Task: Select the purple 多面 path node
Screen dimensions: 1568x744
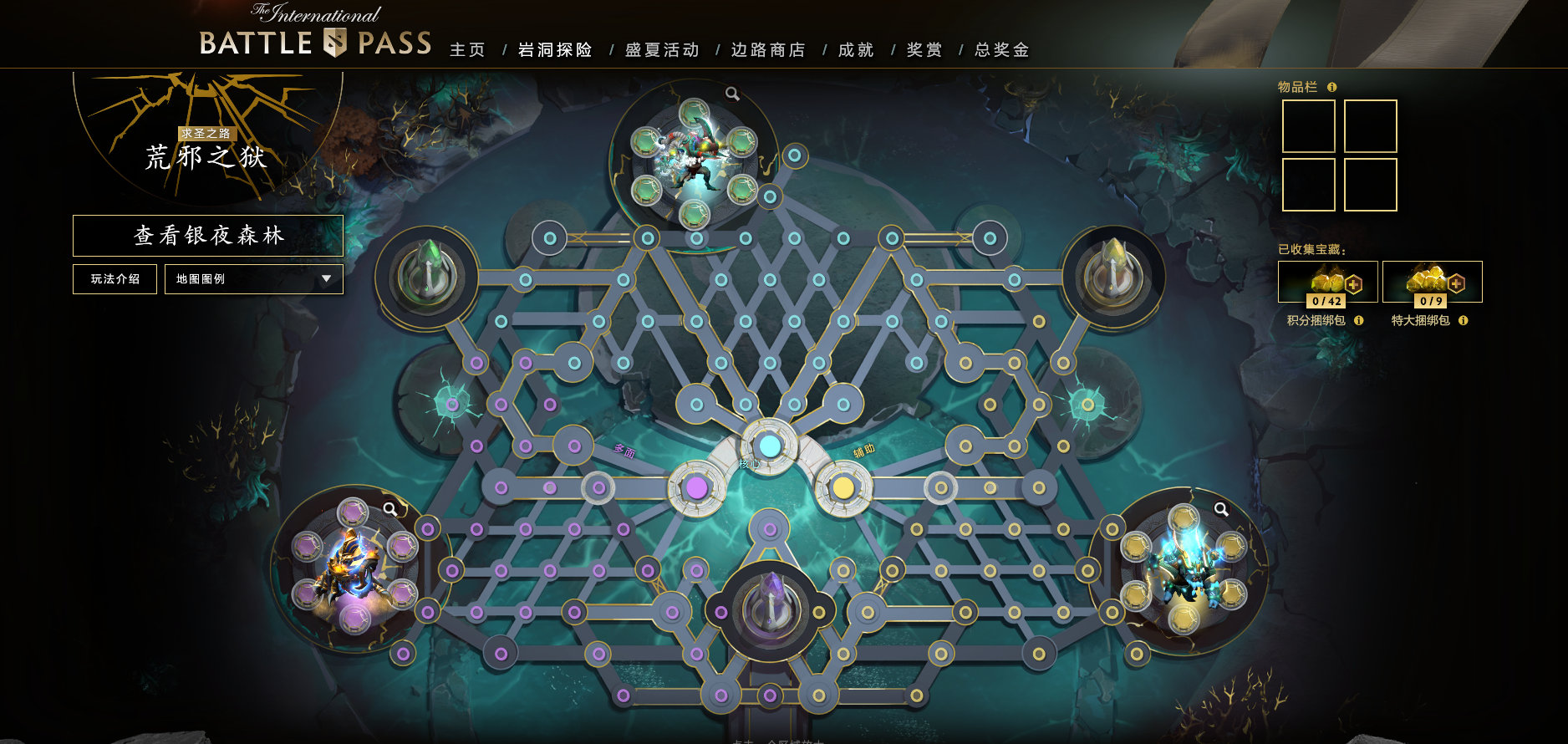Action: pos(696,487)
